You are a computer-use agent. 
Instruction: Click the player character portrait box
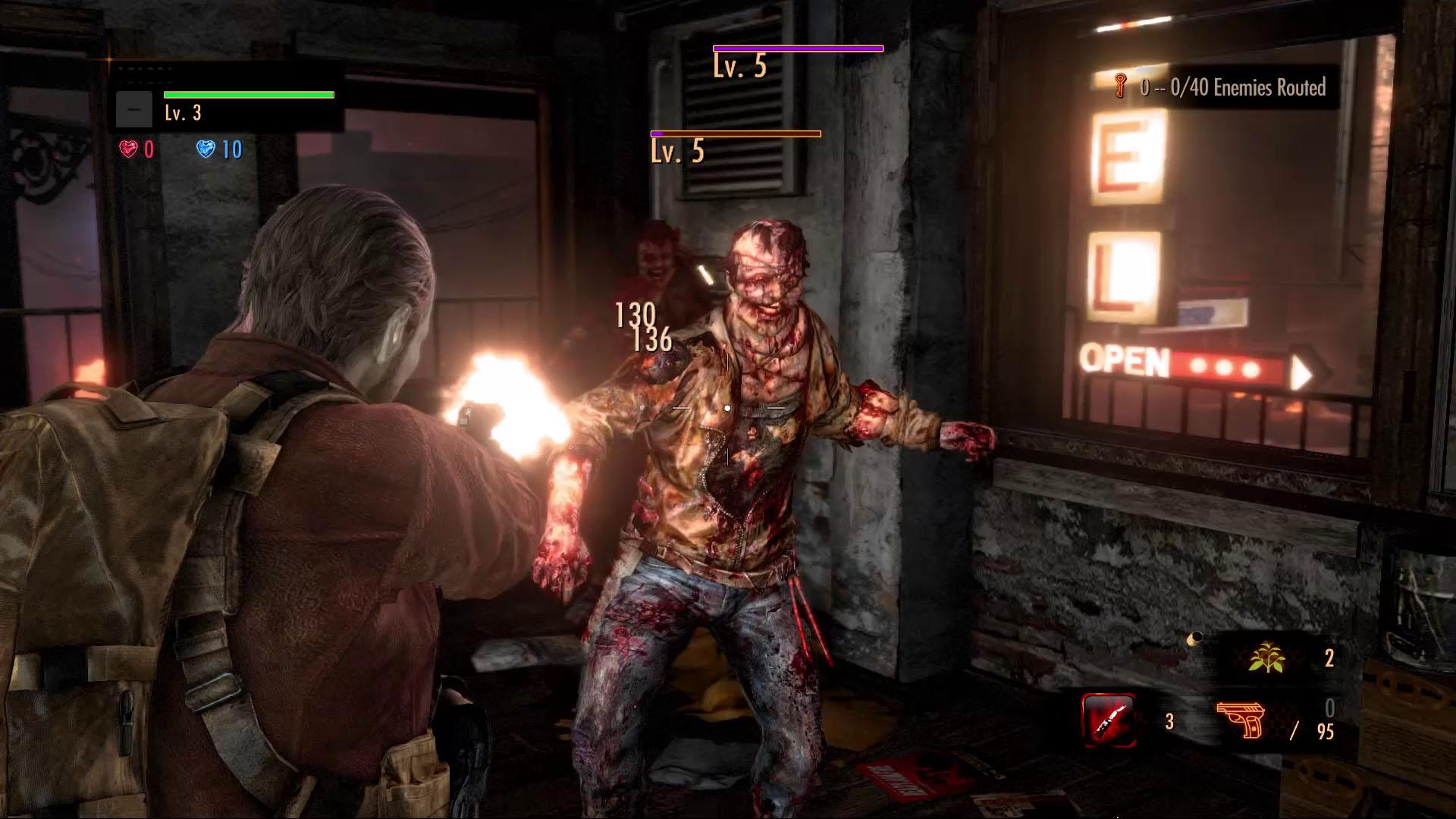coord(134,108)
